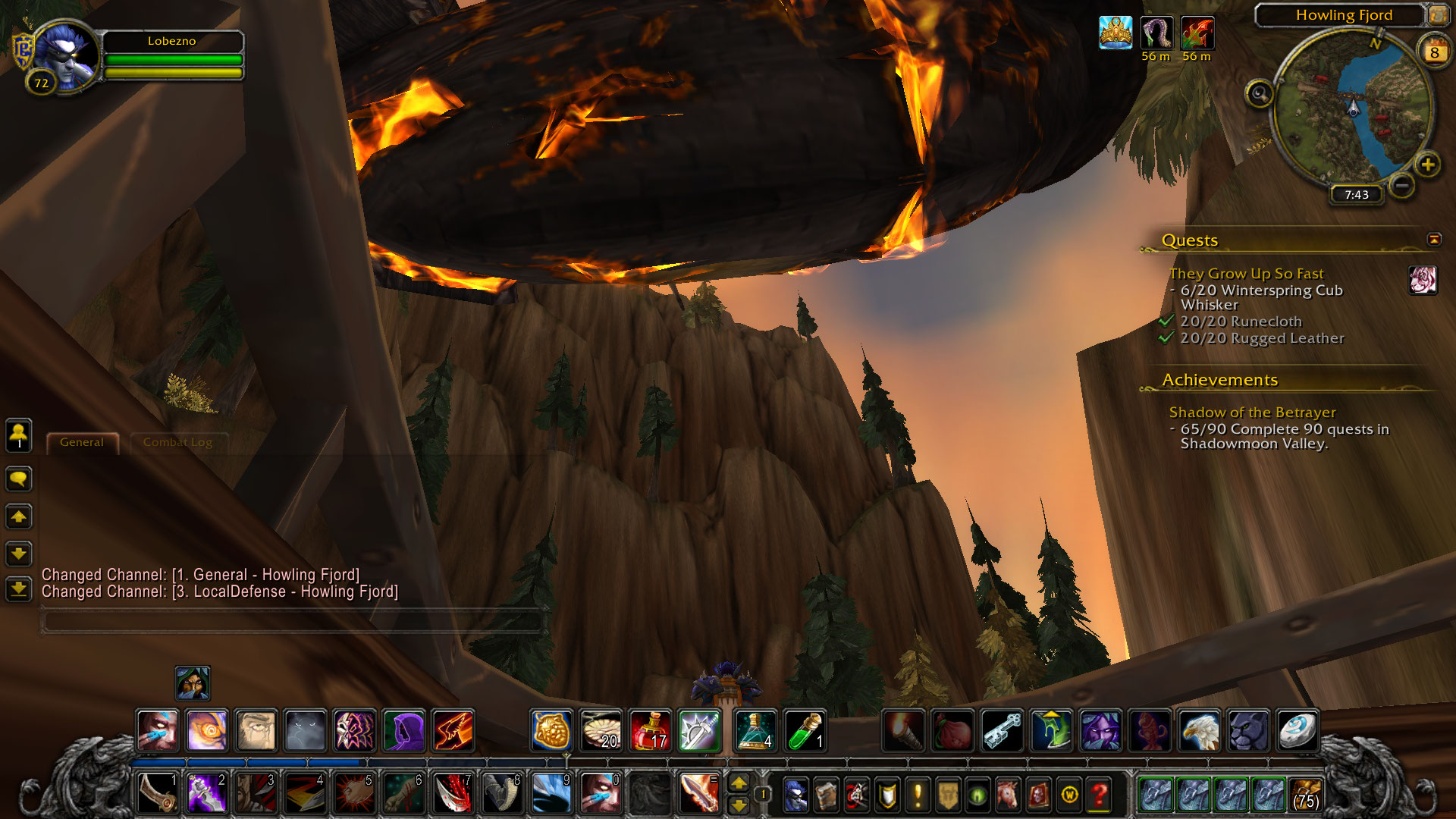
Task: Open the help red question mark button
Action: pyautogui.click(x=1099, y=795)
